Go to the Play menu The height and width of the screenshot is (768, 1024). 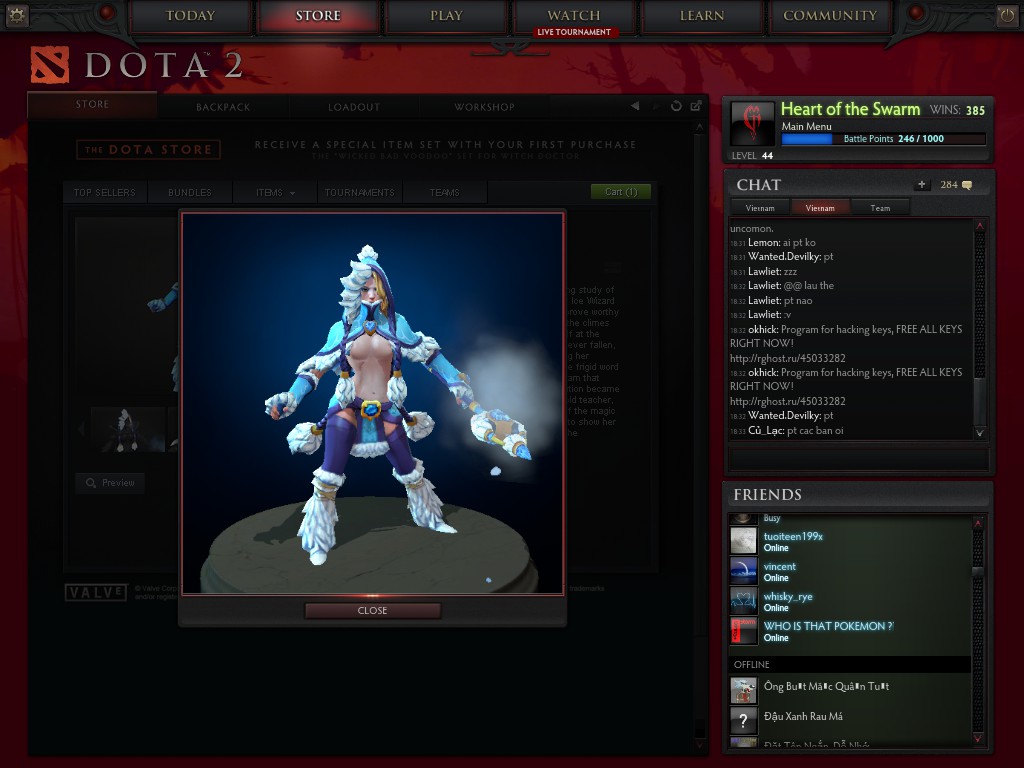point(446,16)
